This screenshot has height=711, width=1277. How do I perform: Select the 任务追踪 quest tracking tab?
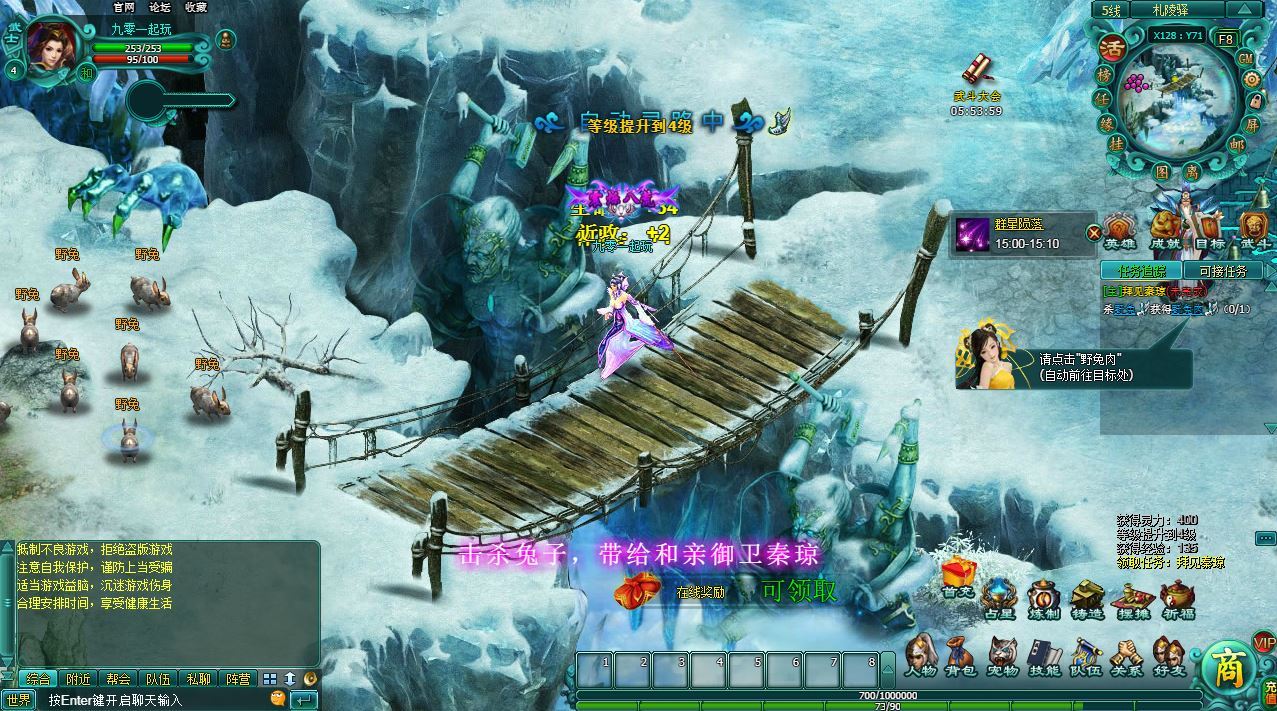click(1141, 271)
